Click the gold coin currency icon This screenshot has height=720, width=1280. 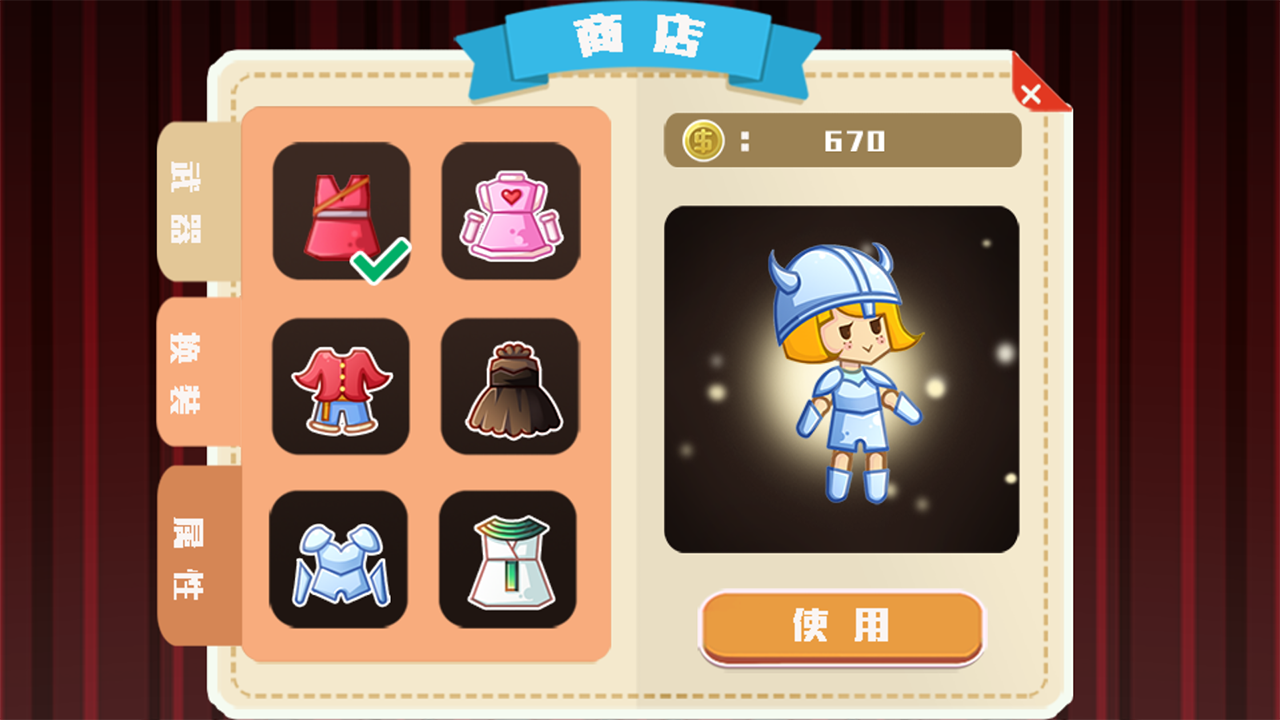point(701,140)
